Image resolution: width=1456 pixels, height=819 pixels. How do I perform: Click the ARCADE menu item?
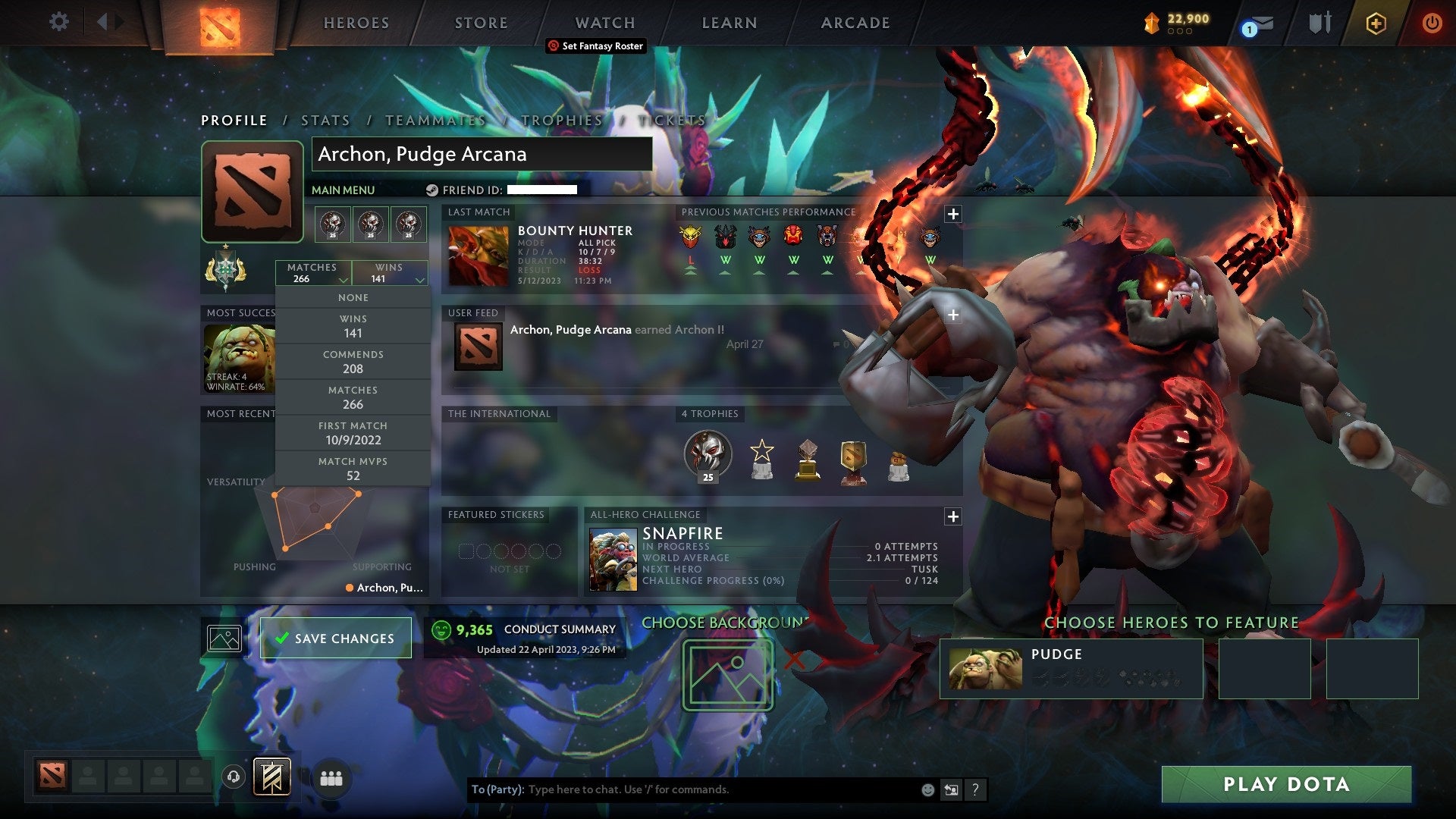855,23
